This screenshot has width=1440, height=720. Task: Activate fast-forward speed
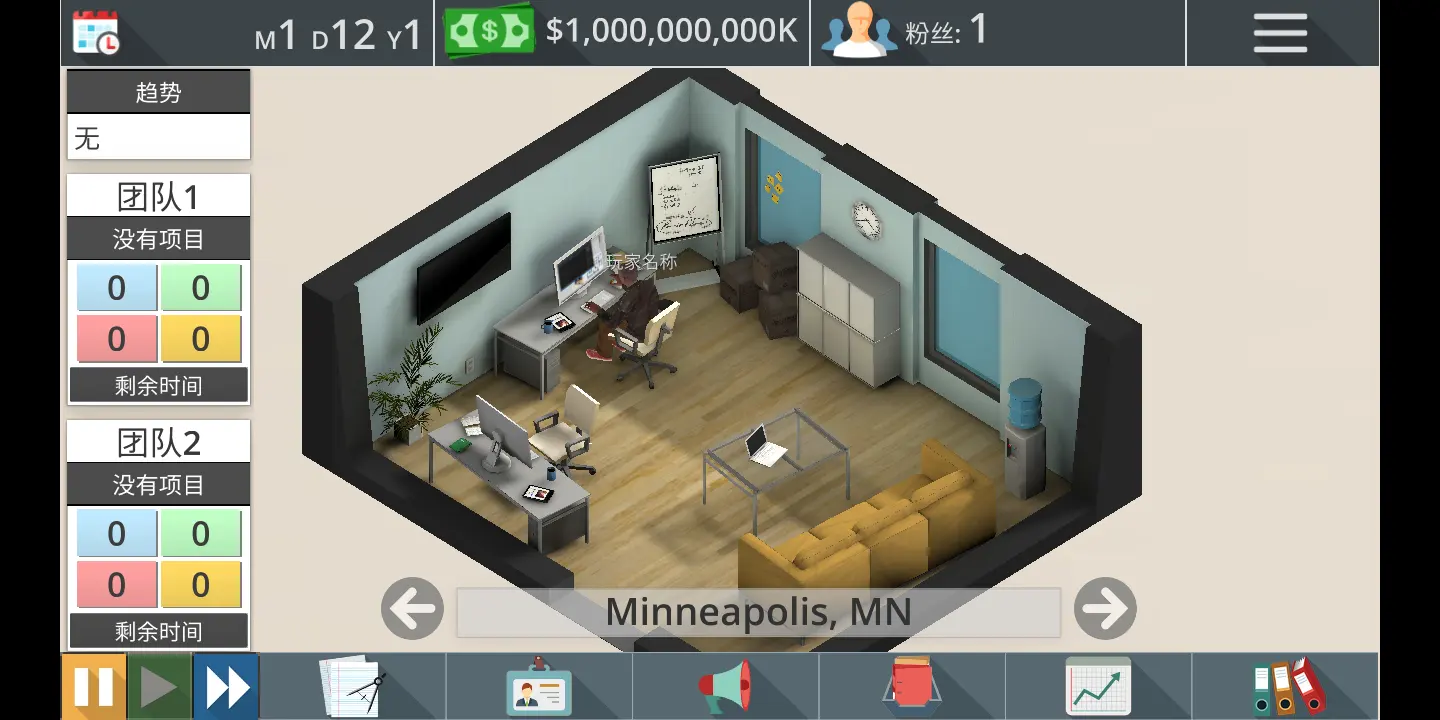[226, 687]
